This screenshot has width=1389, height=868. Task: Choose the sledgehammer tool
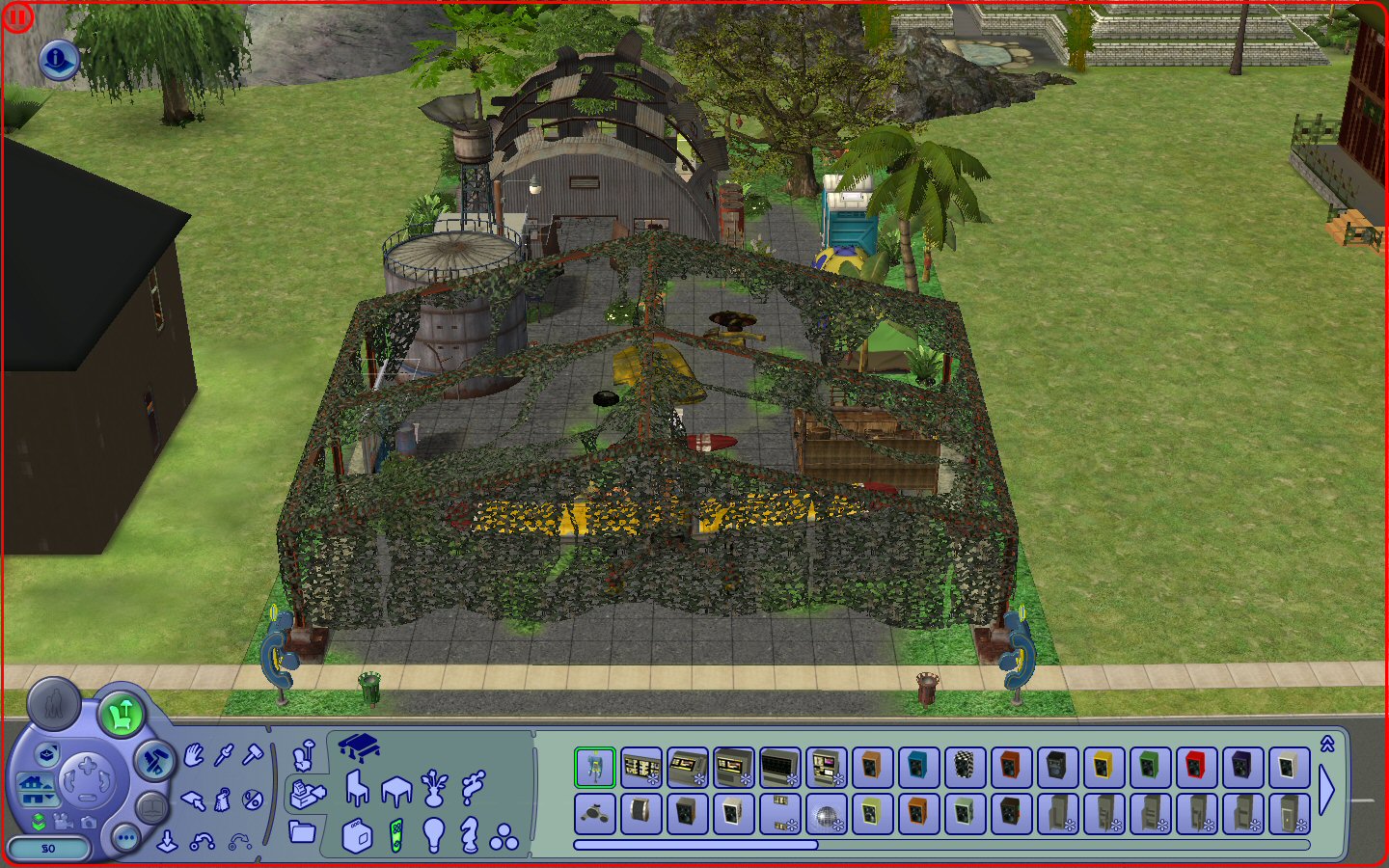252,754
